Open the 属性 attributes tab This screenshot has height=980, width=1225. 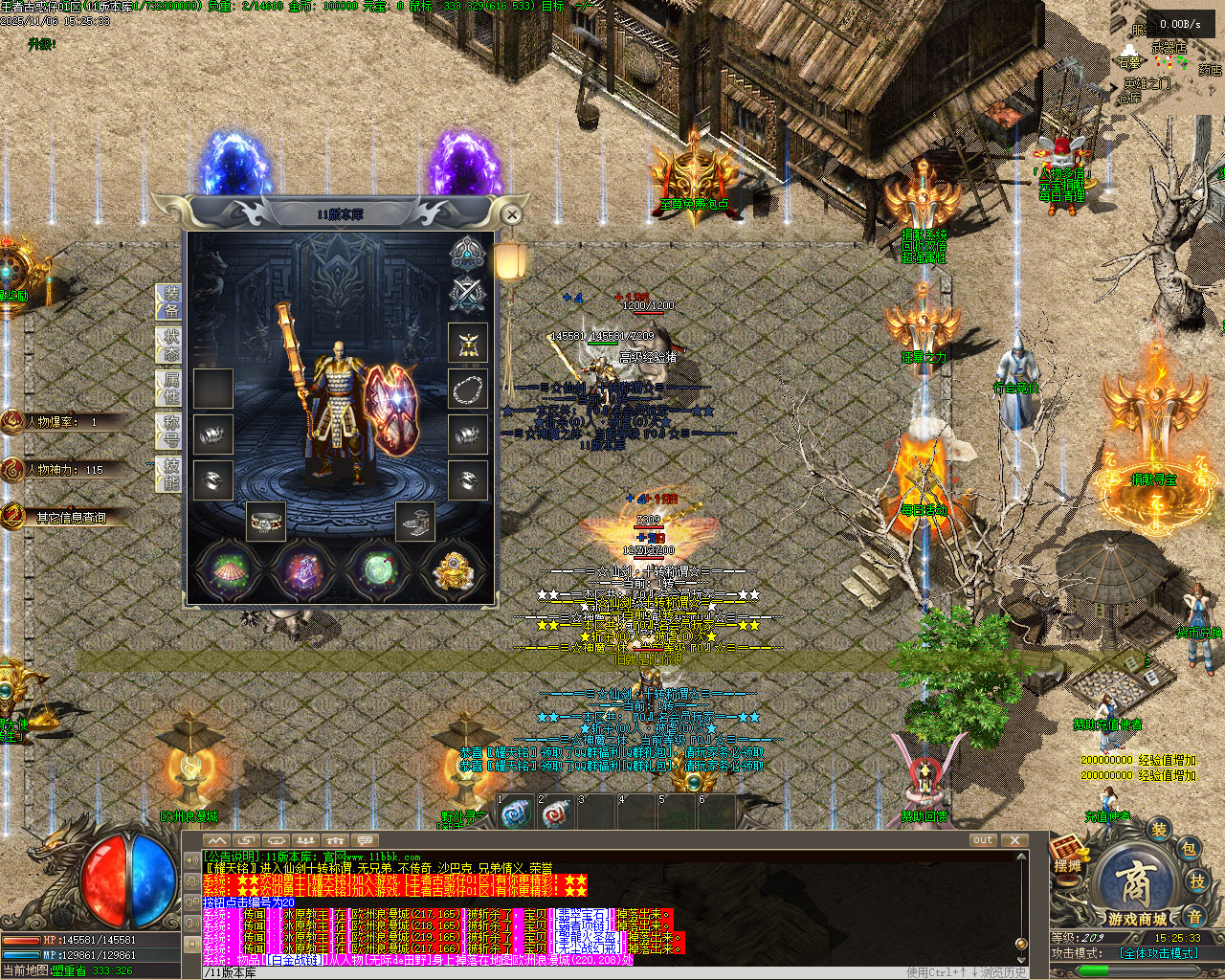click(169, 389)
